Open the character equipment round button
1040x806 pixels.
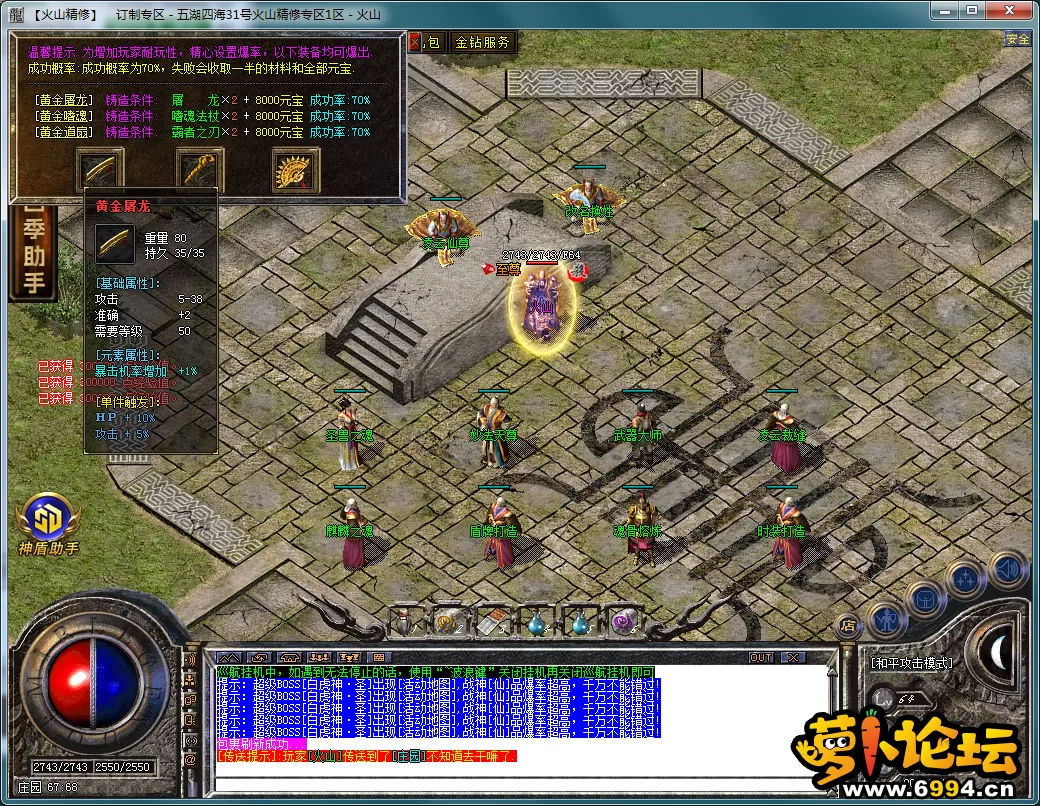point(886,618)
